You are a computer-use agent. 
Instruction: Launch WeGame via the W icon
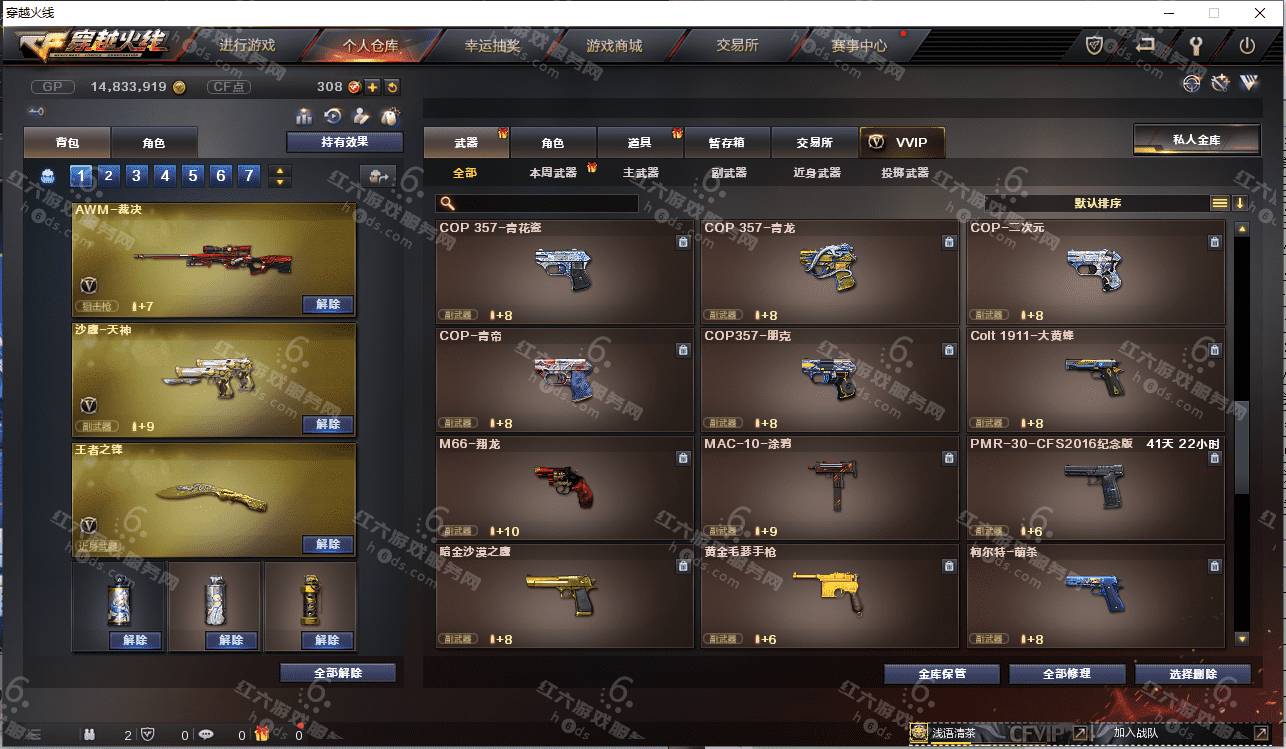(1247, 84)
